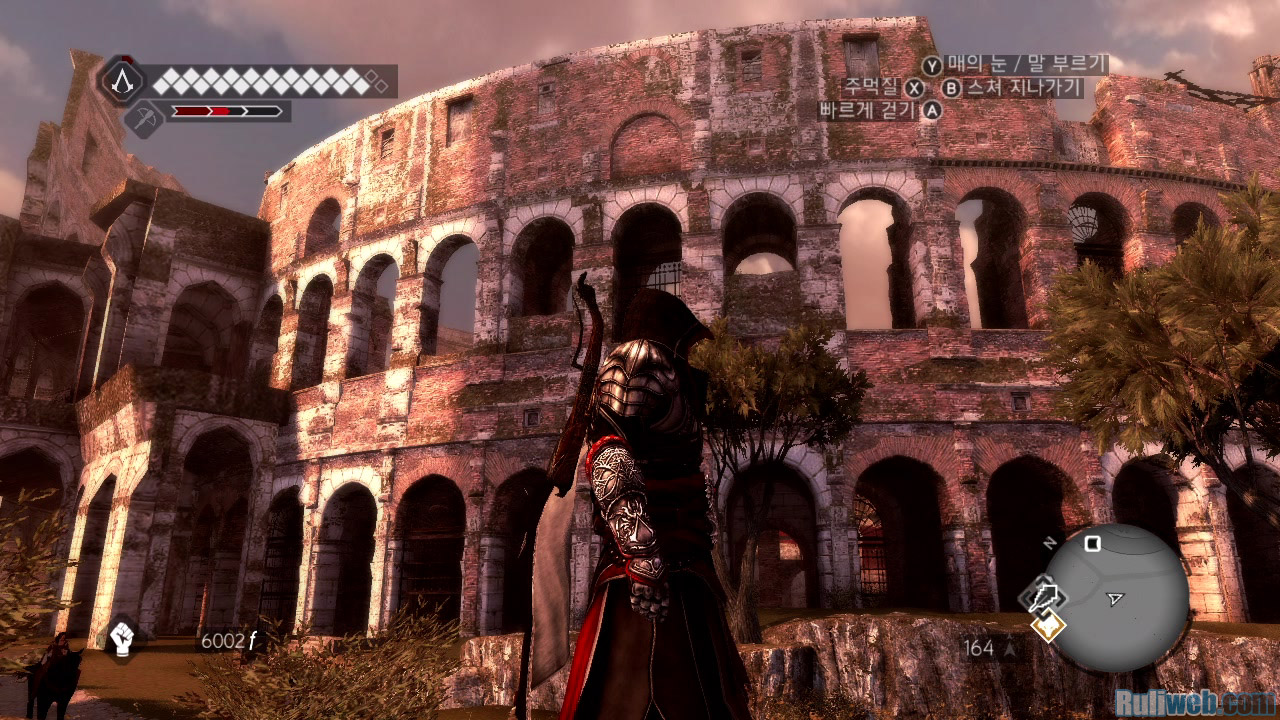Click the circular minimap
The height and width of the screenshot is (720, 1280).
1115,598
